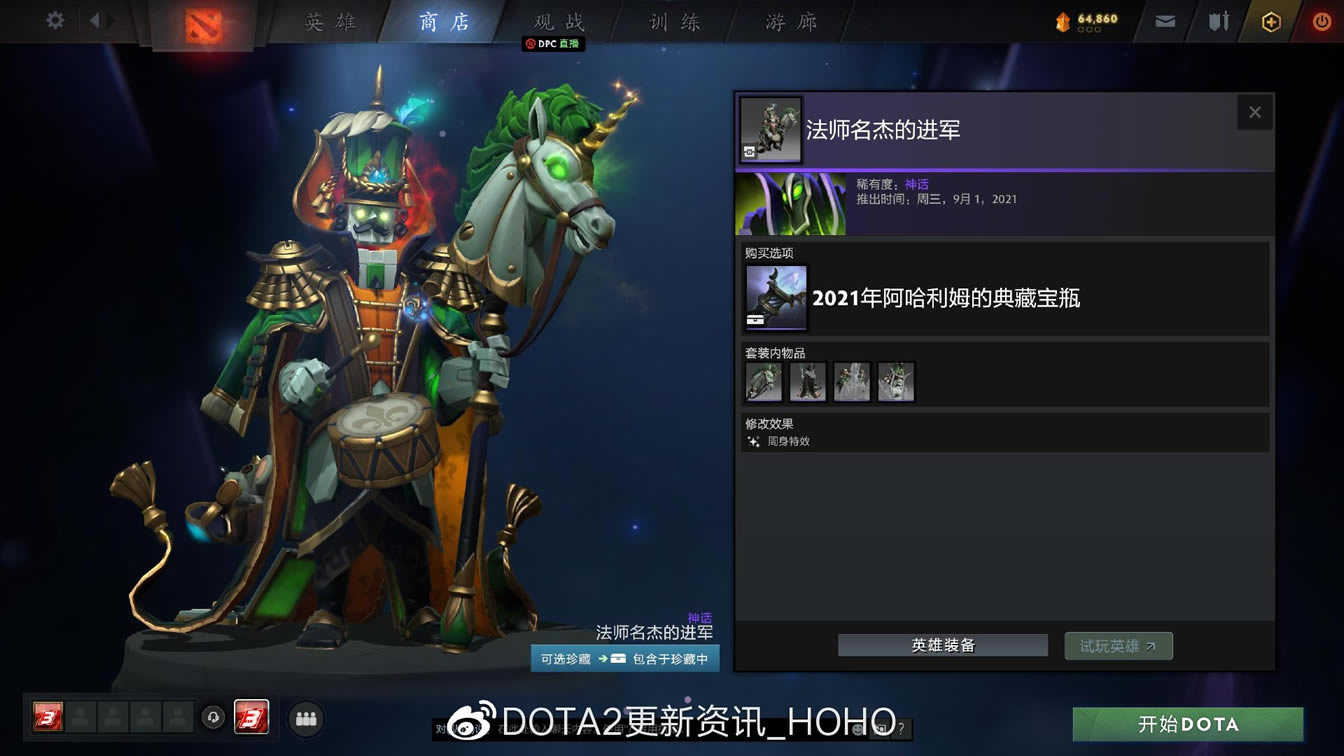Open the settings gear icon
This screenshot has height=756, width=1344.
[x=54, y=18]
